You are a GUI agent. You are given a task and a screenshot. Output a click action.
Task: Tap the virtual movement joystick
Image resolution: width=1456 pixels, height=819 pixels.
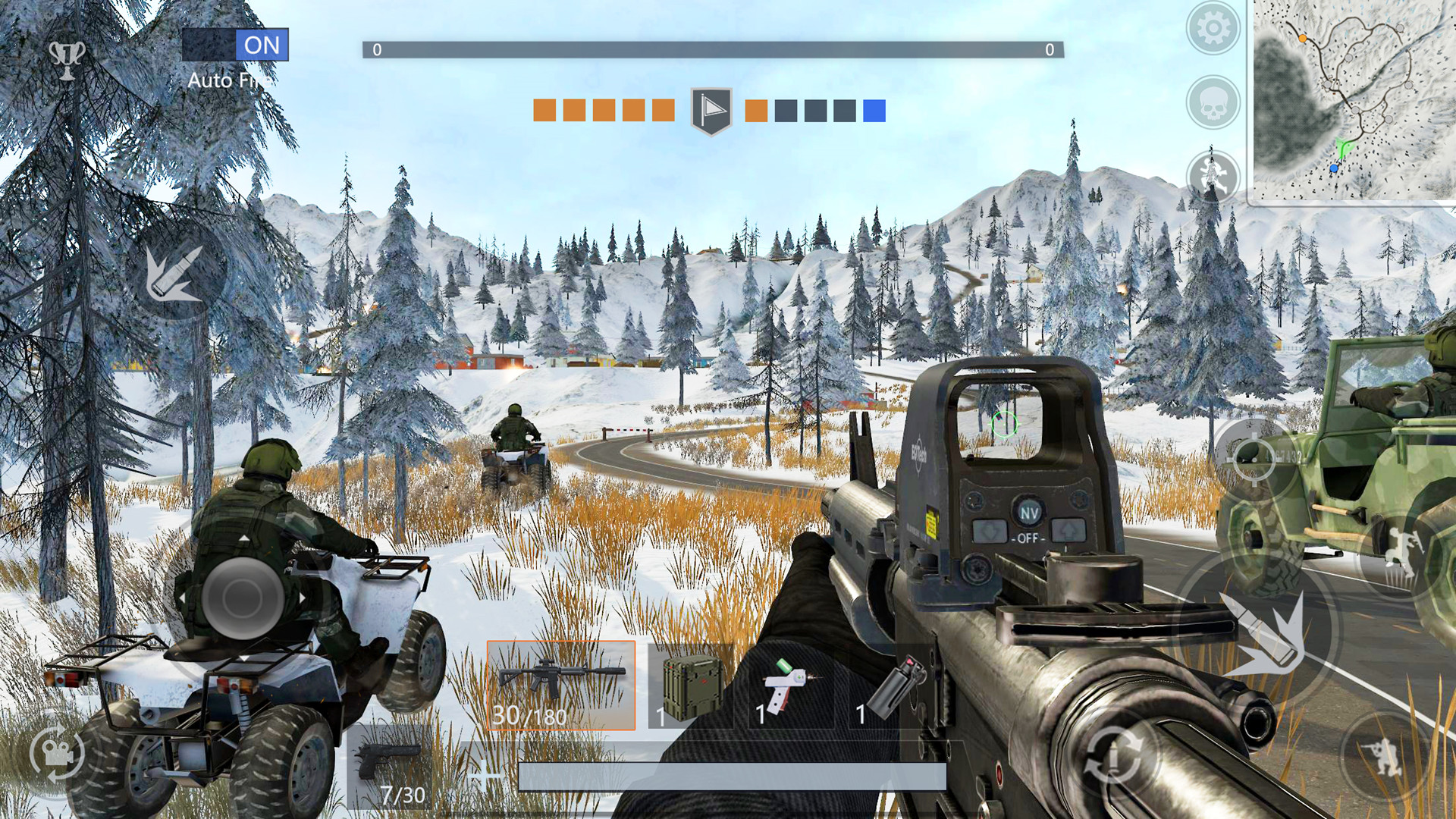click(x=242, y=598)
